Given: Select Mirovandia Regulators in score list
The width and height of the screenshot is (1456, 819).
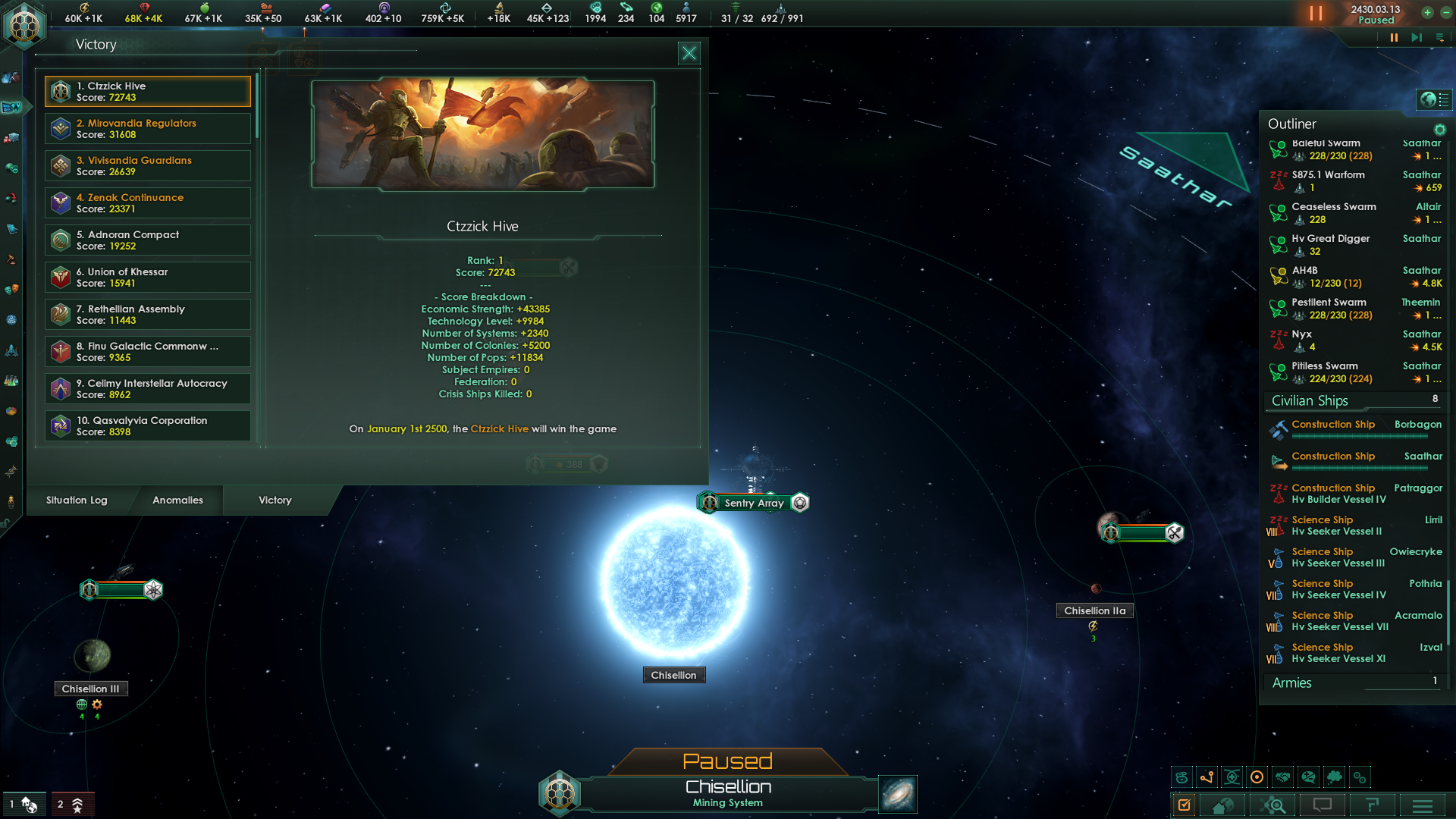Looking at the screenshot, I should [x=148, y=128].
